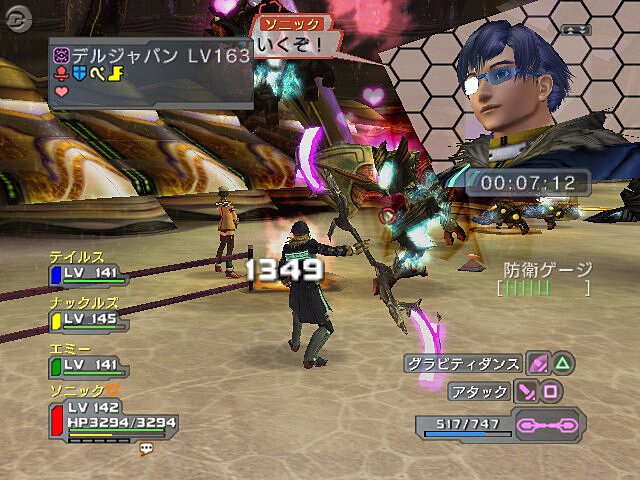Select the デルジャバン LV163 target panel
640x480 pixels.
pos(150,70)
